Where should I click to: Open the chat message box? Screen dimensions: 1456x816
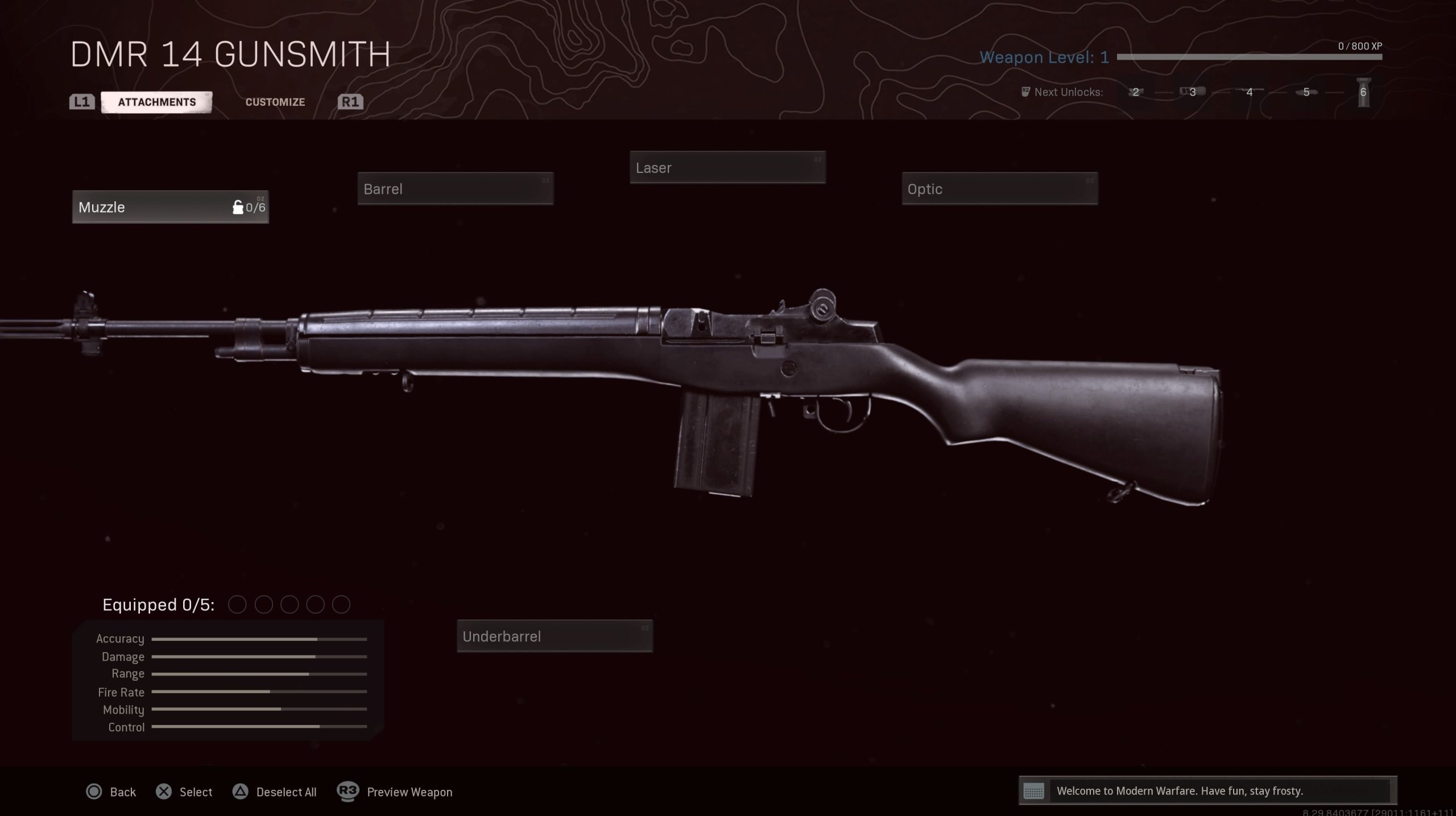[1207, 791]
